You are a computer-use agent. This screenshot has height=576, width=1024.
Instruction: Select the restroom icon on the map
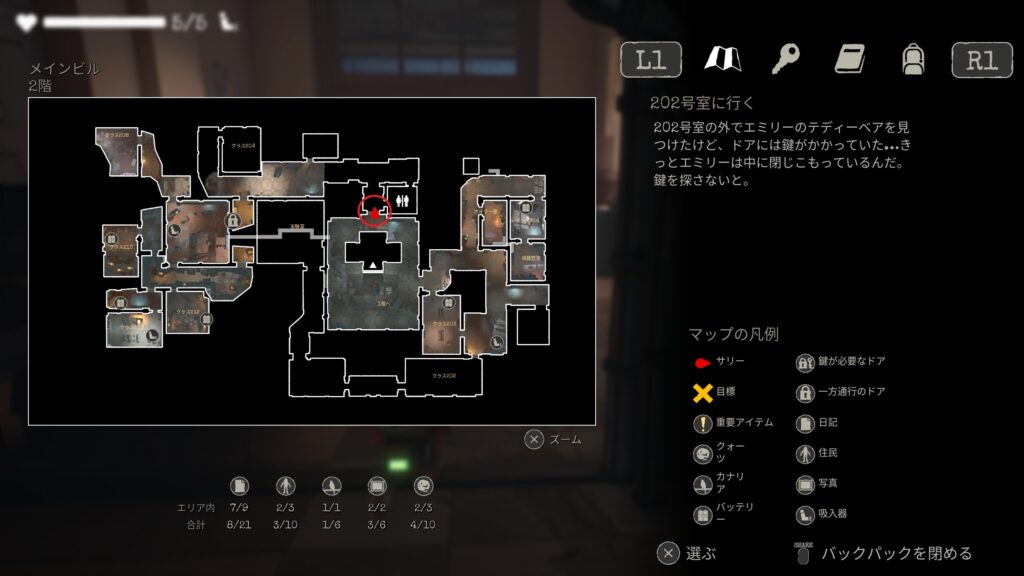pyautogui.click(x=403, y=199)
